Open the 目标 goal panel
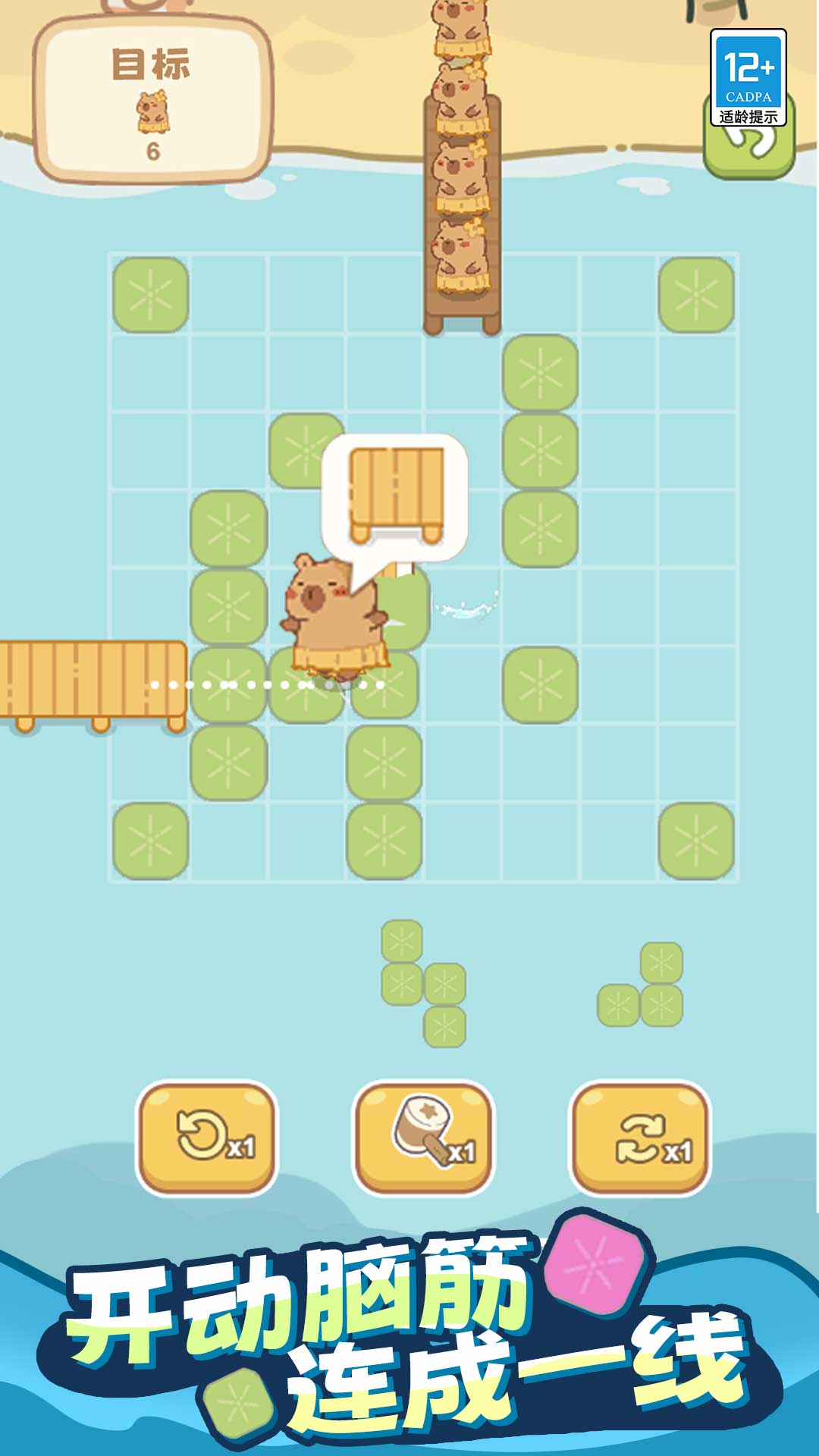The width and height of the screenshot is (819, 1456). (x=154, y=100)
